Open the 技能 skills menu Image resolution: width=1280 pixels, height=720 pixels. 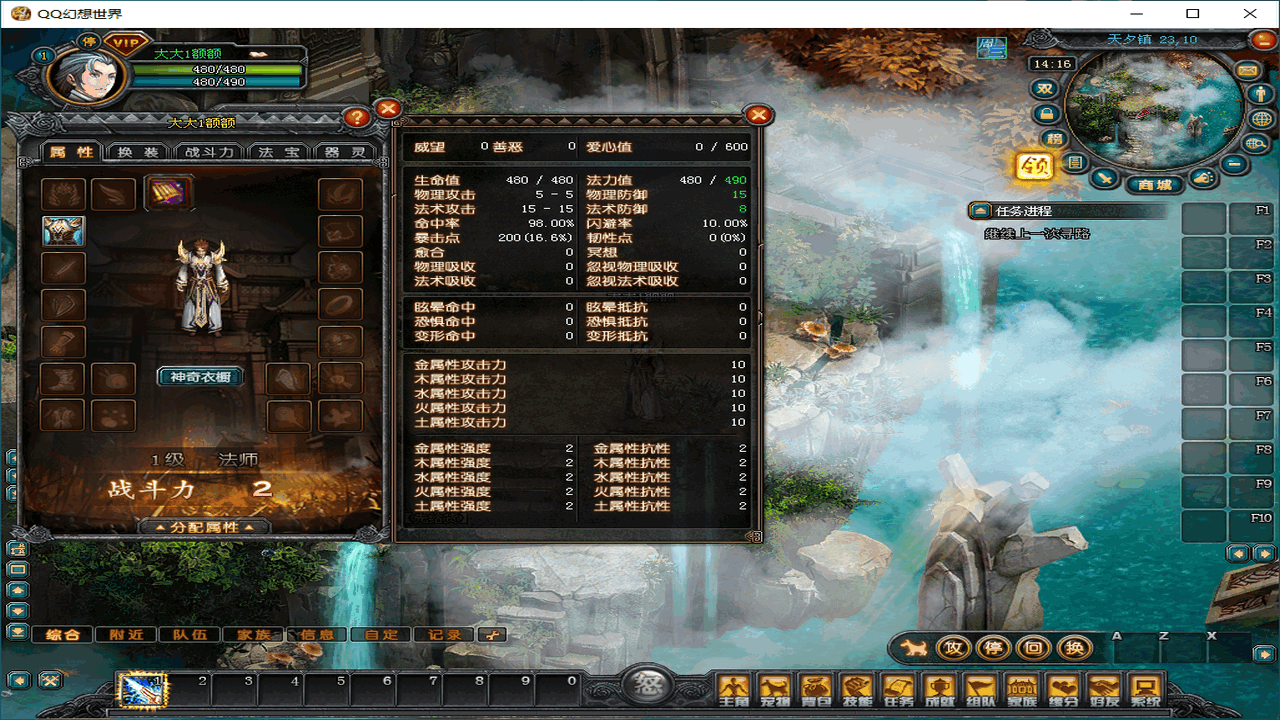(x=857, y=689)
